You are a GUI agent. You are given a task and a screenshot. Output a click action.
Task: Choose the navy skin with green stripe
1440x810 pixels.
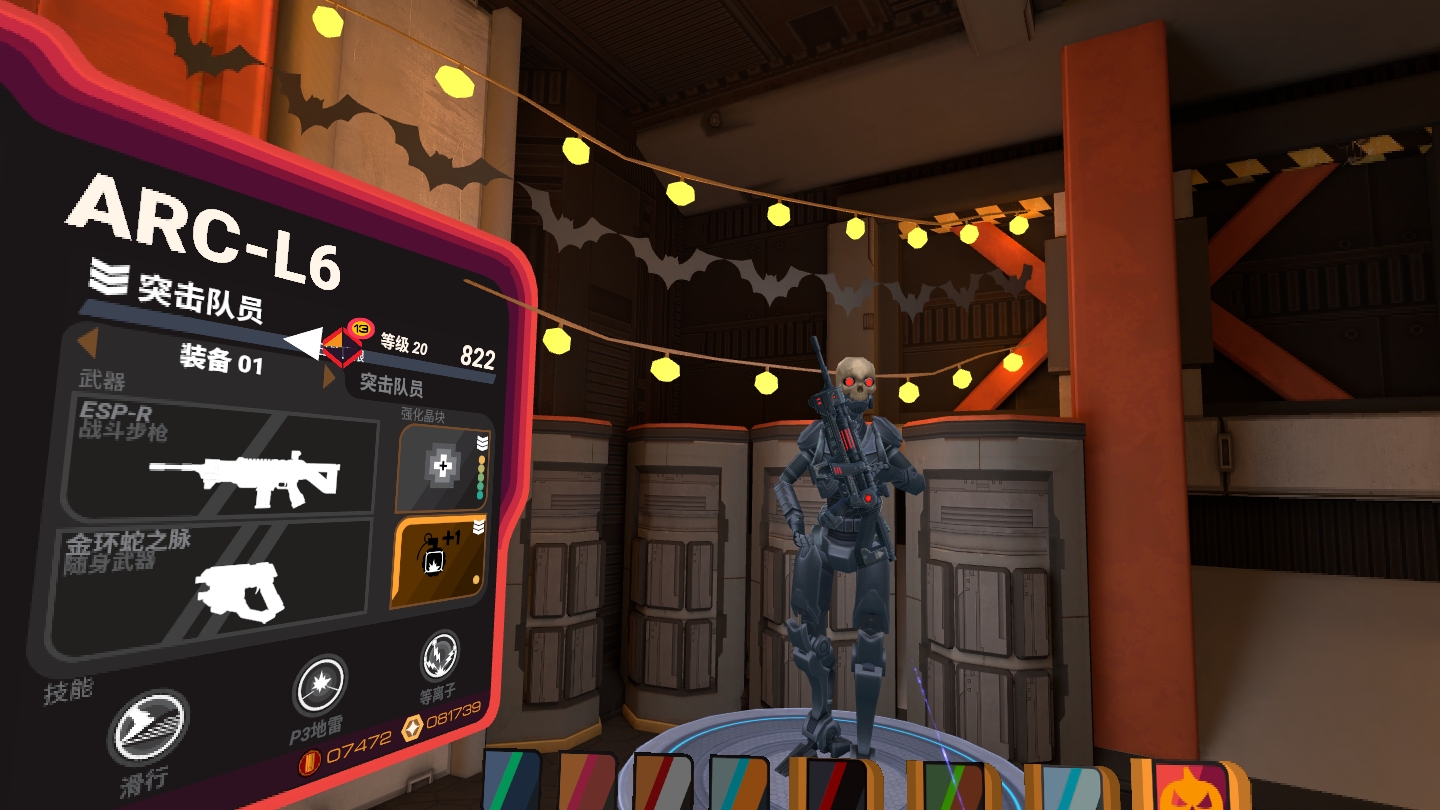click(x=510, y=782)
